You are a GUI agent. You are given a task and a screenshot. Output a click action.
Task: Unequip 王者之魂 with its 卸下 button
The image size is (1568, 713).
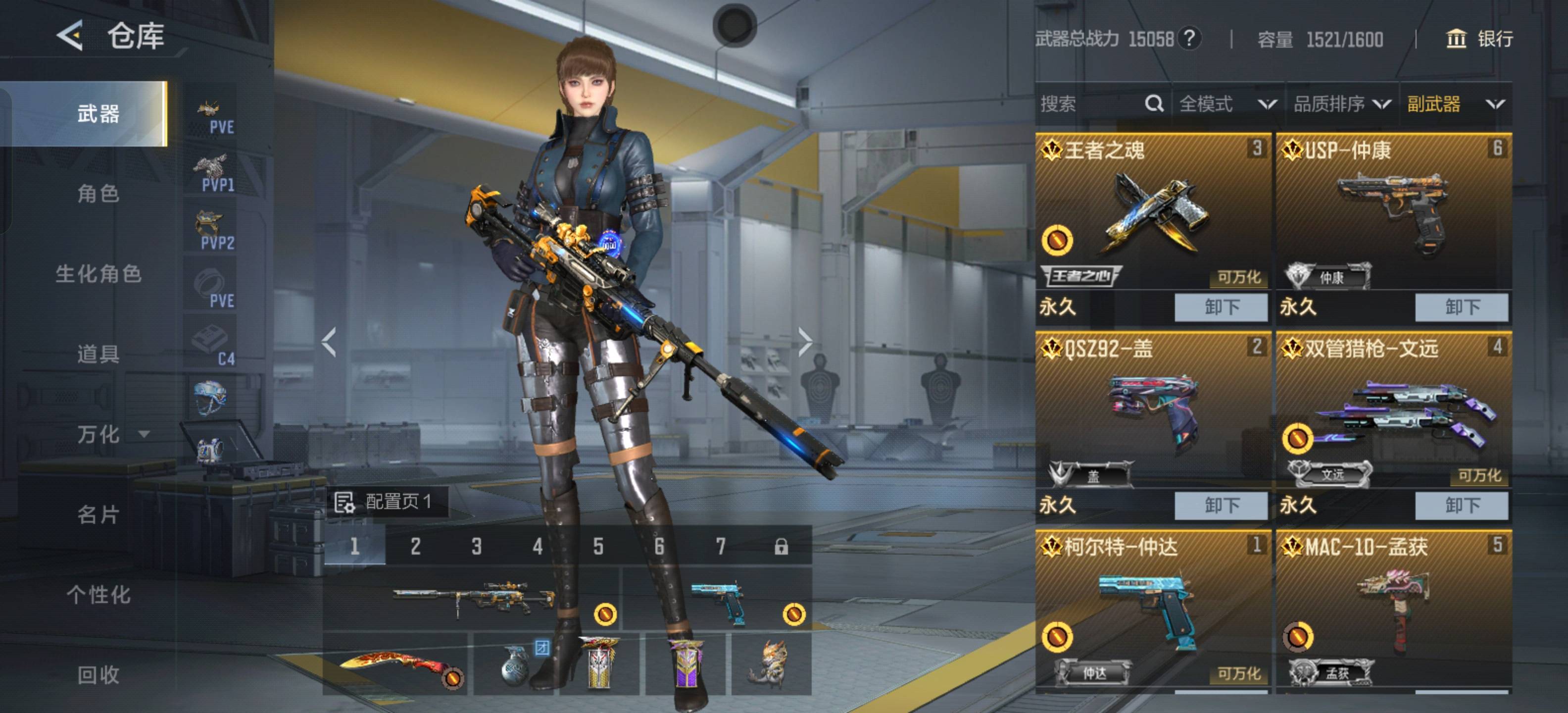(x=1221, y=307)
